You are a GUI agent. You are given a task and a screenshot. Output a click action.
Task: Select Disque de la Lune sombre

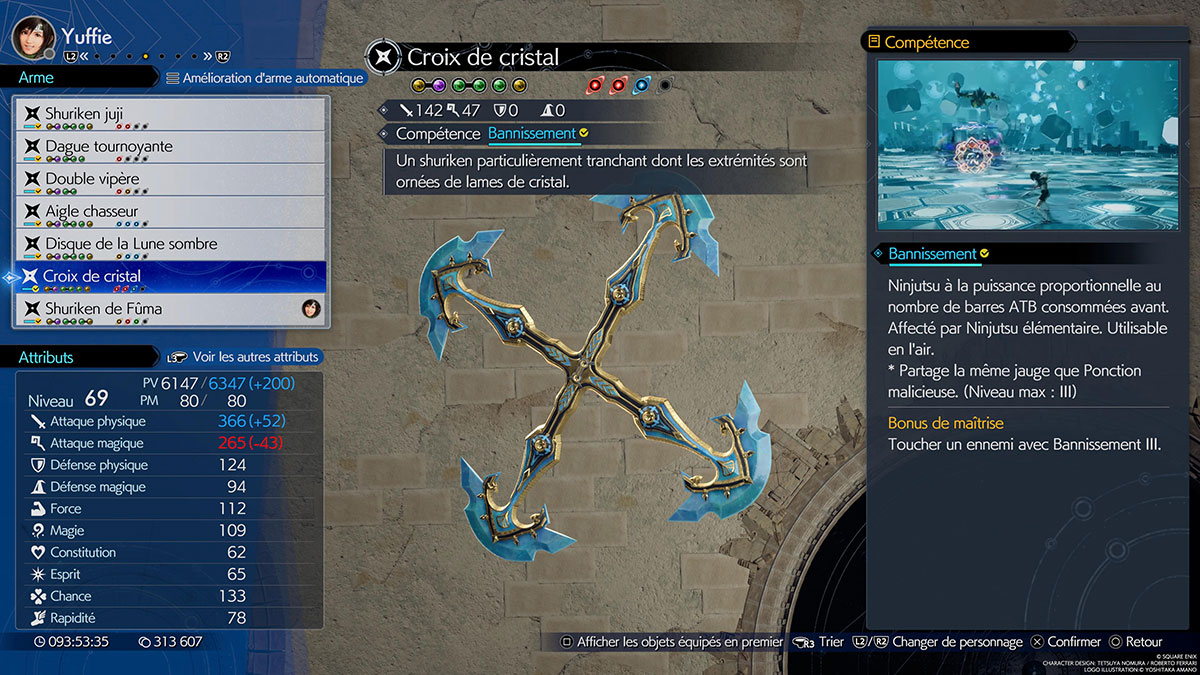tap(170, 244)
